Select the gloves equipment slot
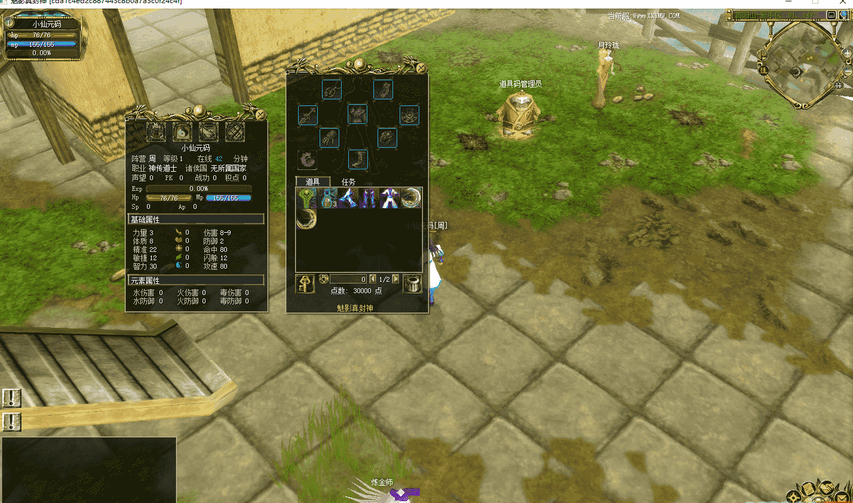 click(x=329, y=137)
